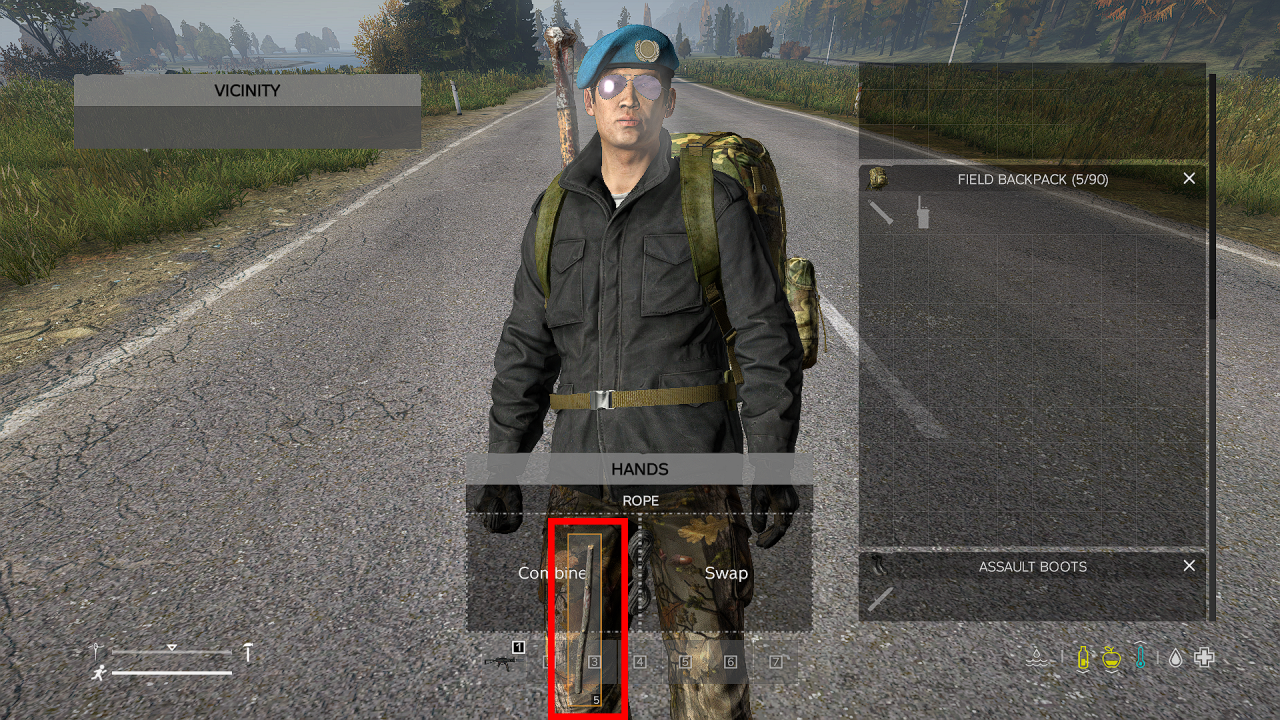
Task: Collapse the HANDS panel header
Action: [x=640, y=469]
